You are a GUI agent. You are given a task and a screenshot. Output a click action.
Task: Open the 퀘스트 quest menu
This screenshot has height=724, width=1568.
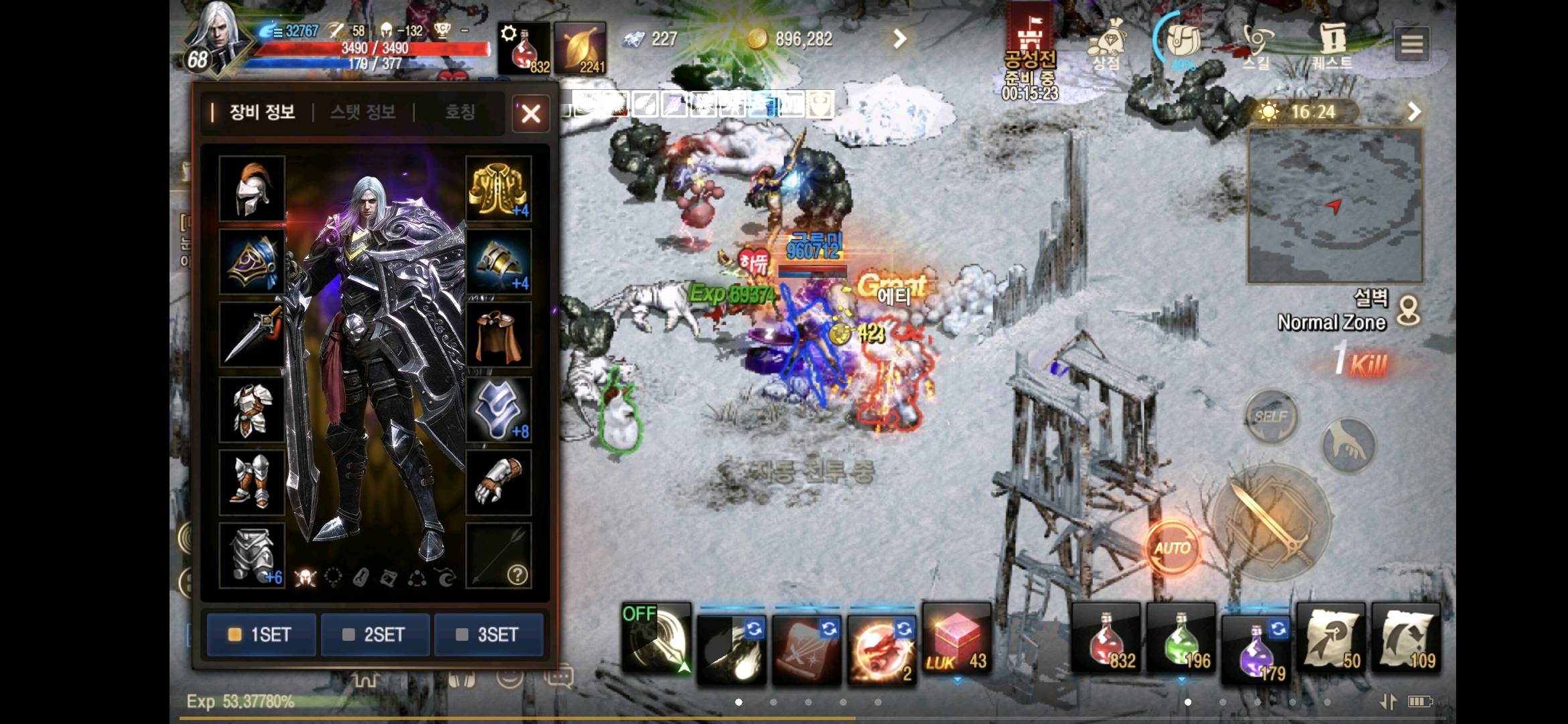pos(1332,44)
